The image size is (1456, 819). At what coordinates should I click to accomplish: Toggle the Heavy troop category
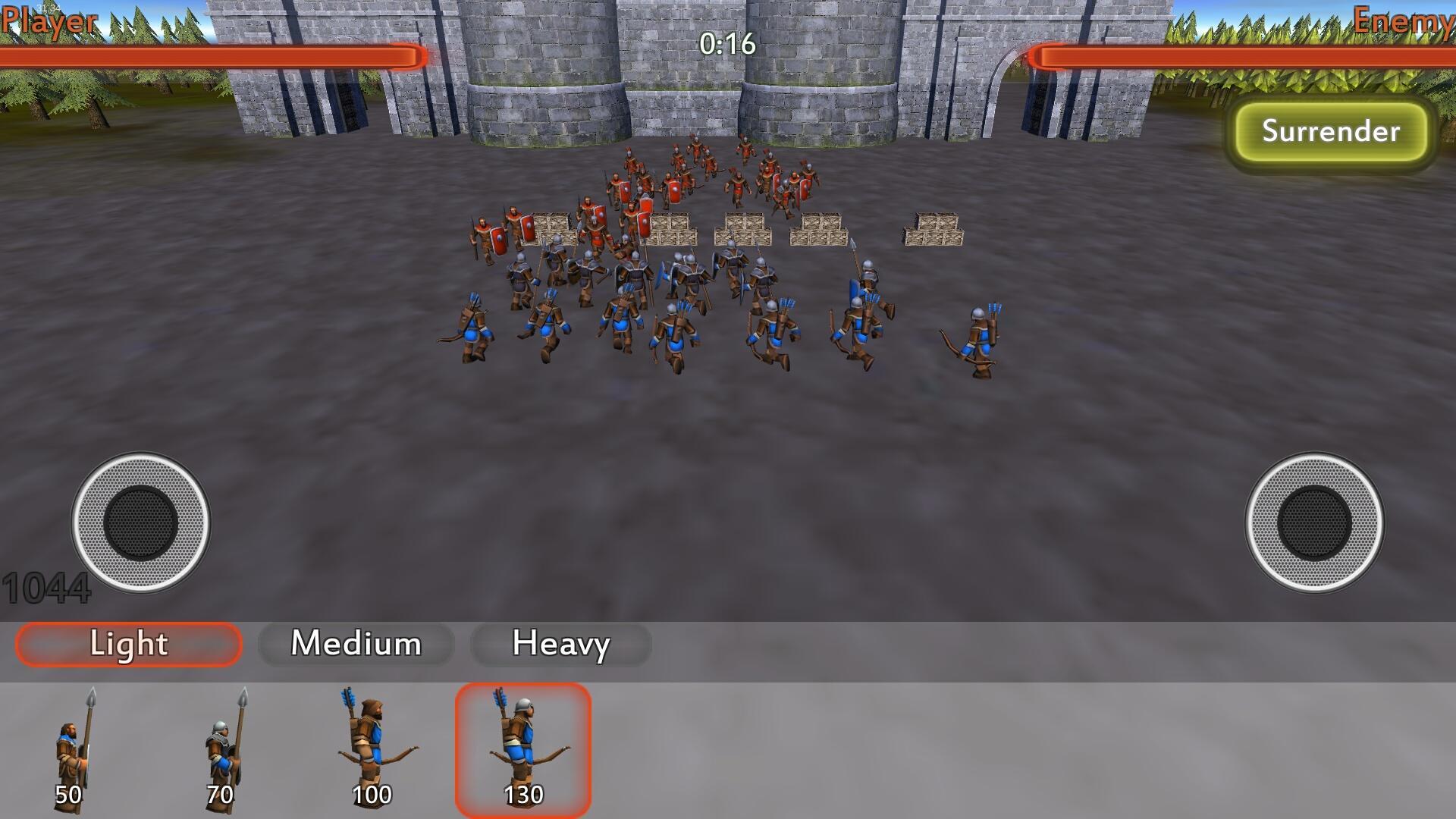click(561, 645)
